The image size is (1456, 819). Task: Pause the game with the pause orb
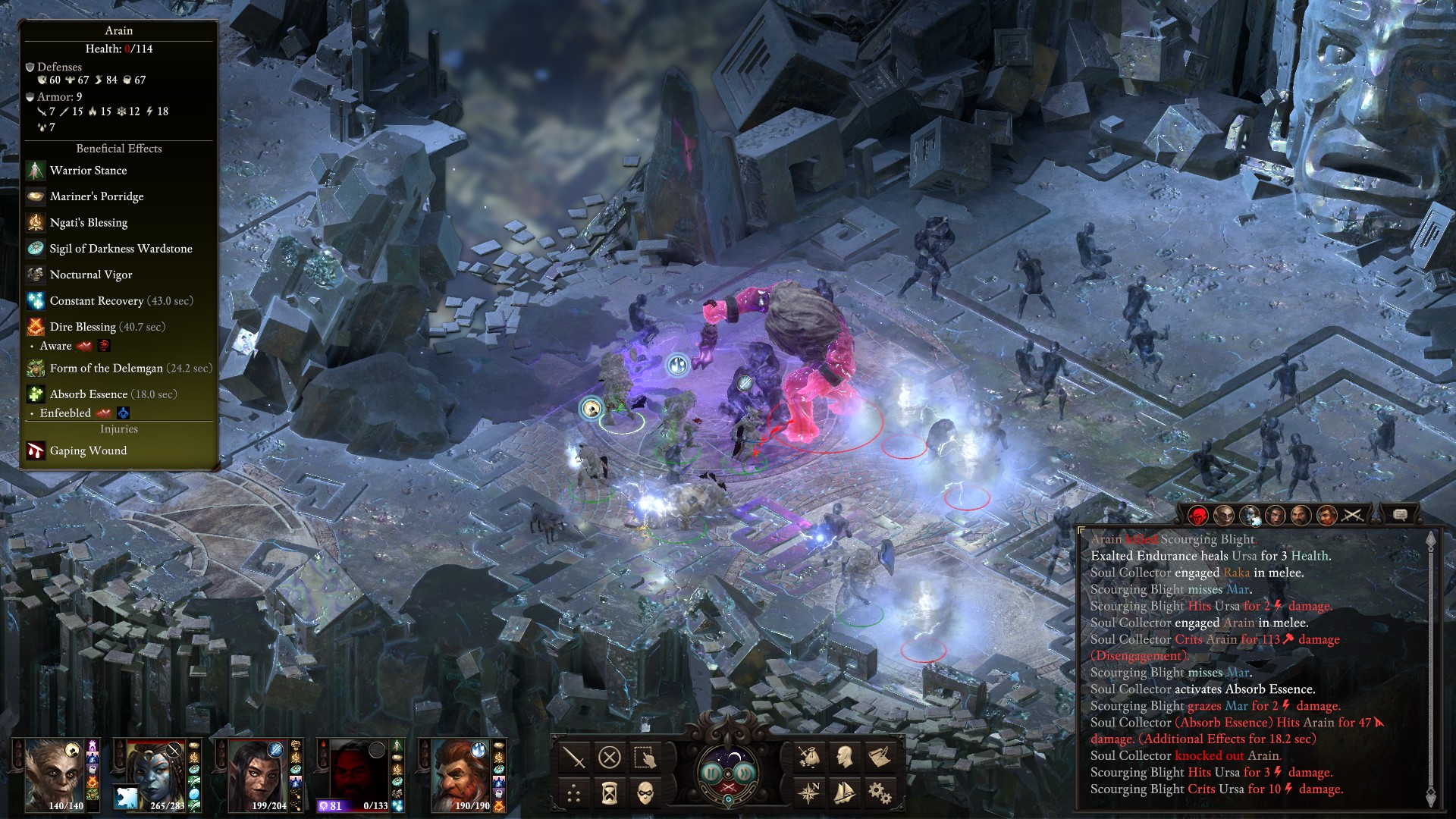(712, 772)
